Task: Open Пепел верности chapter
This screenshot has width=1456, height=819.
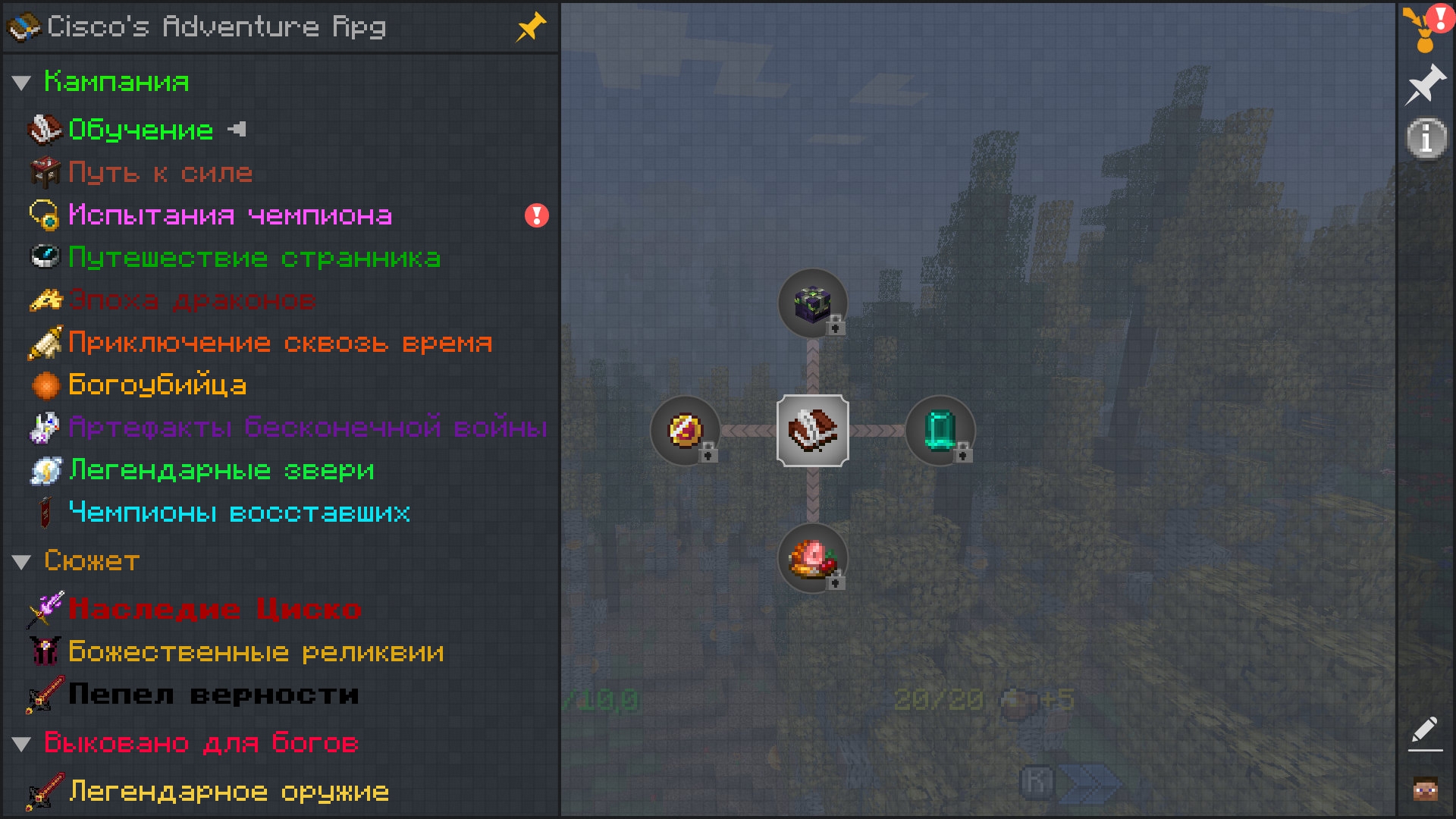Action: click(213, 695)
